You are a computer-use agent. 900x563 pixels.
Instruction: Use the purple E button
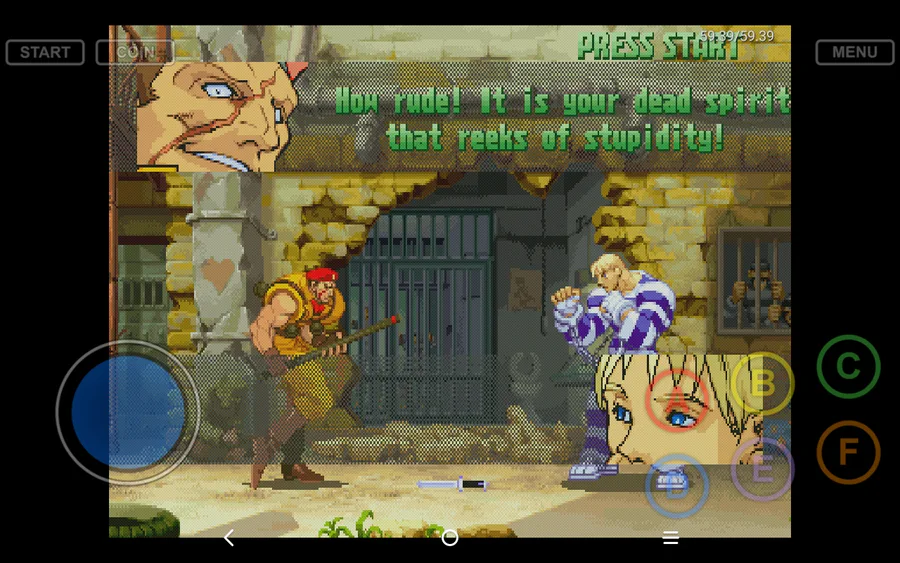pyautogui.click(x=762, y=469)
